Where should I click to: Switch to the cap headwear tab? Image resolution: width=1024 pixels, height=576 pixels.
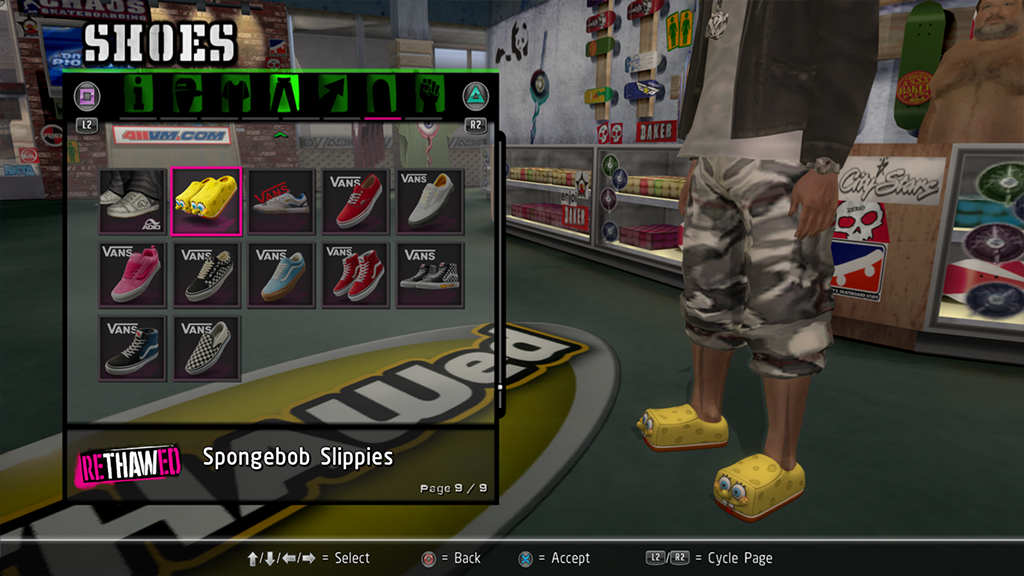[186, 95]
